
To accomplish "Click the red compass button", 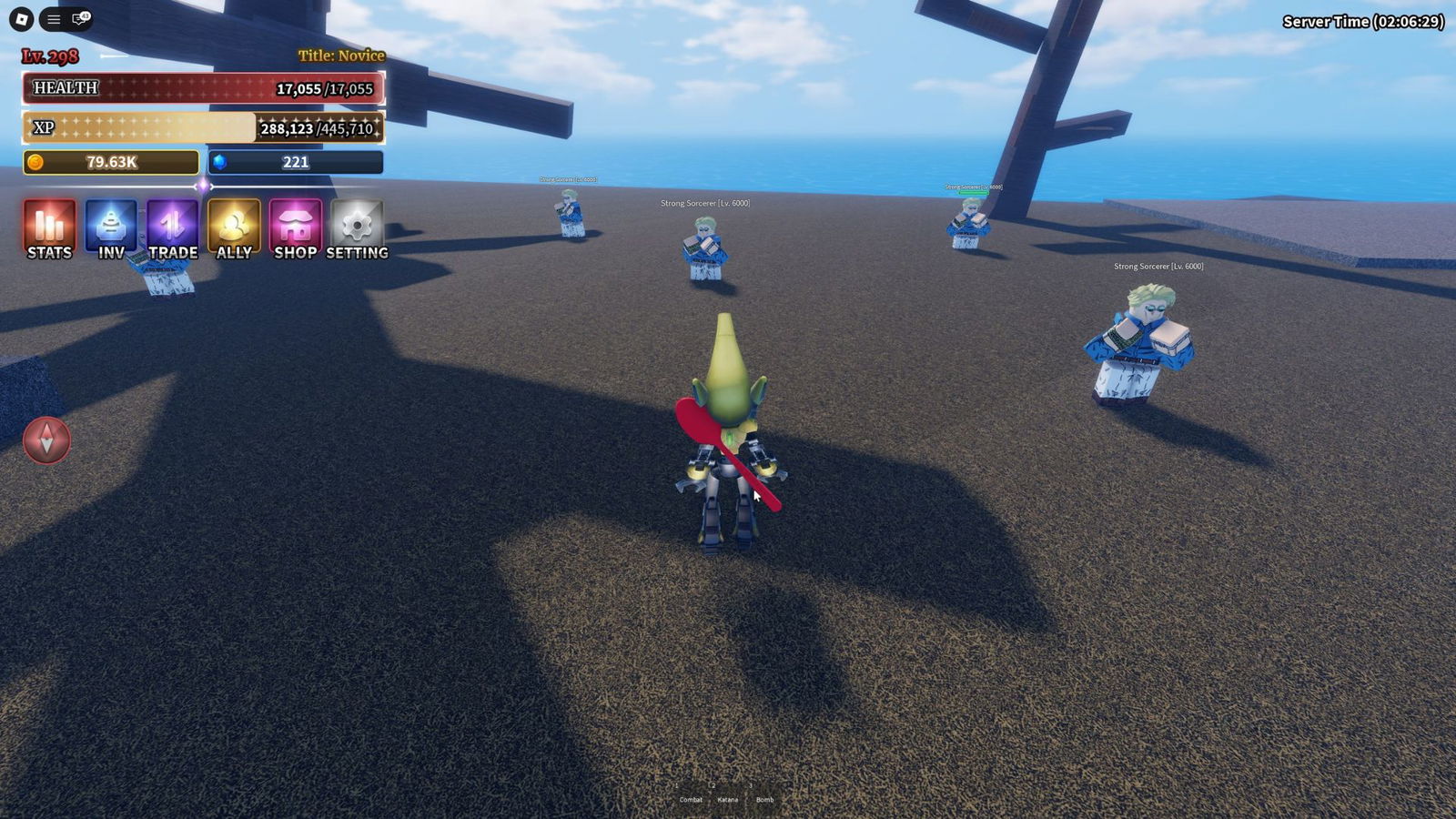I will point(46,441).
